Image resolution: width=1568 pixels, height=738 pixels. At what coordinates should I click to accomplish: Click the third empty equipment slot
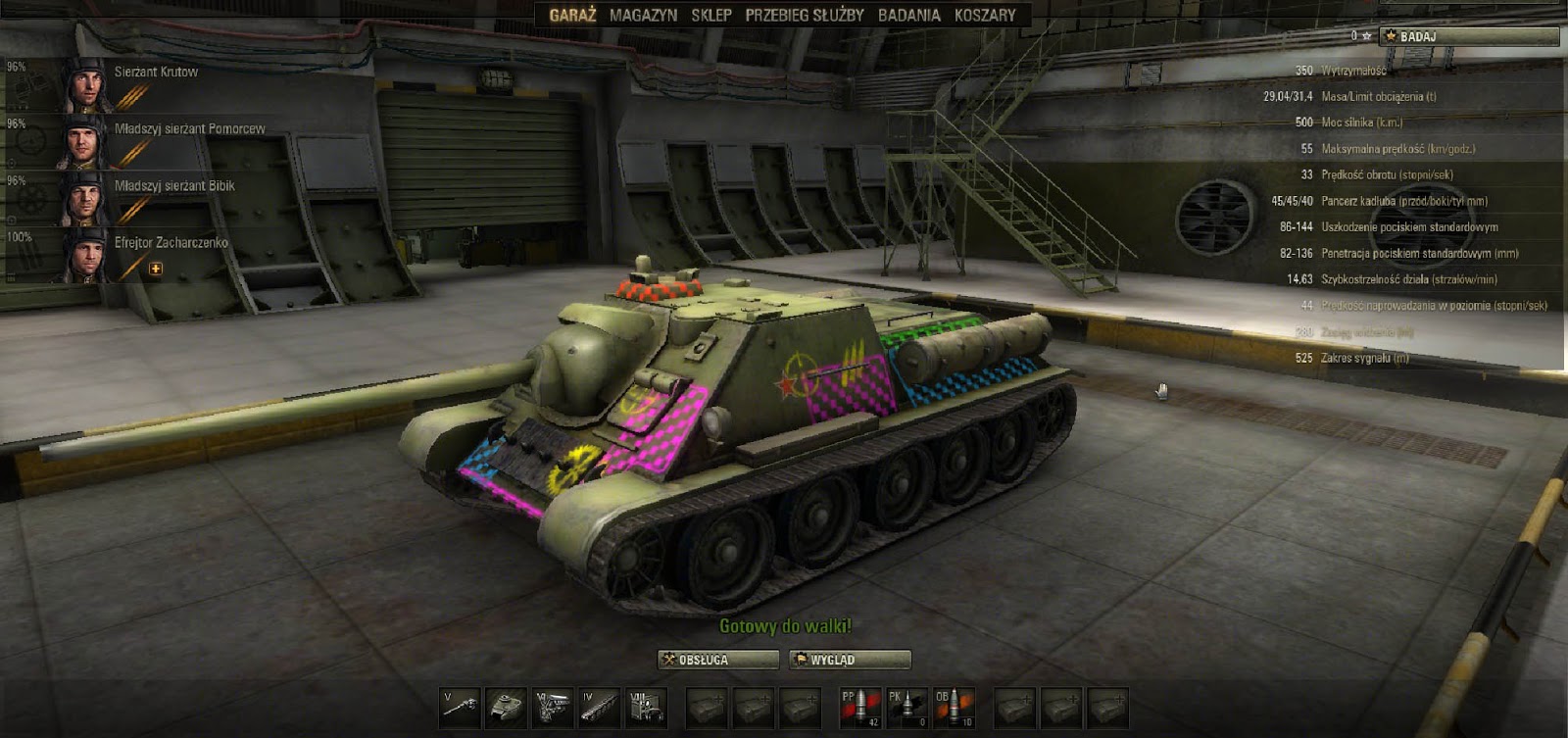point(801,706)
